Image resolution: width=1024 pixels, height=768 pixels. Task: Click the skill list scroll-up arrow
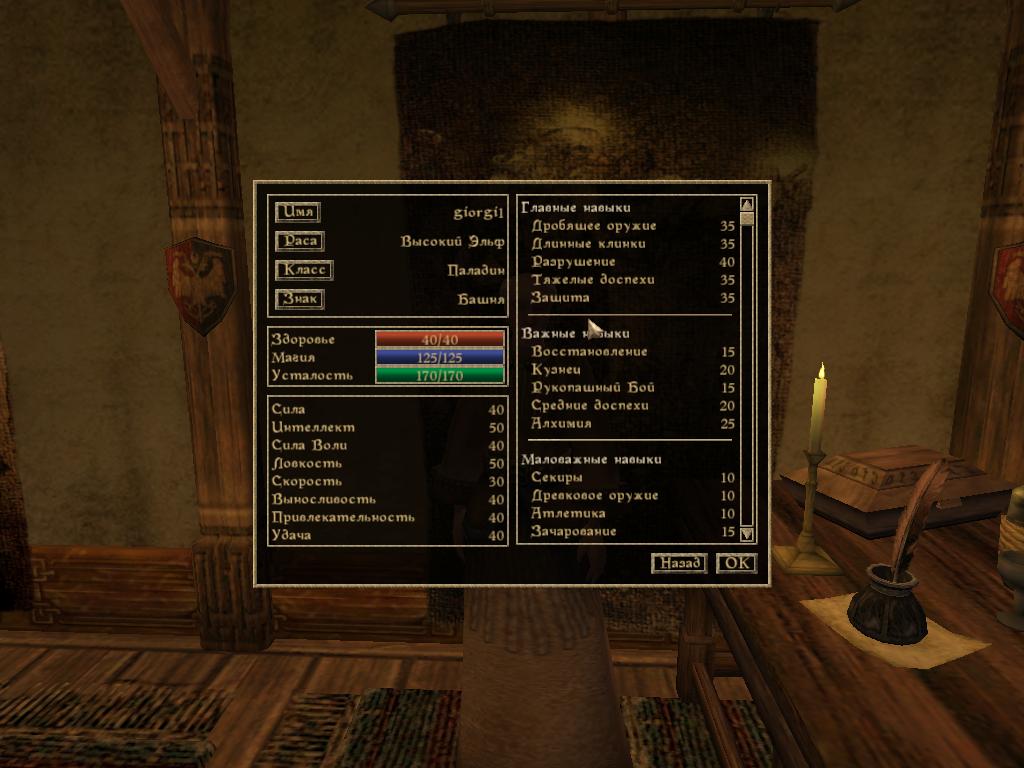(746, 205)
